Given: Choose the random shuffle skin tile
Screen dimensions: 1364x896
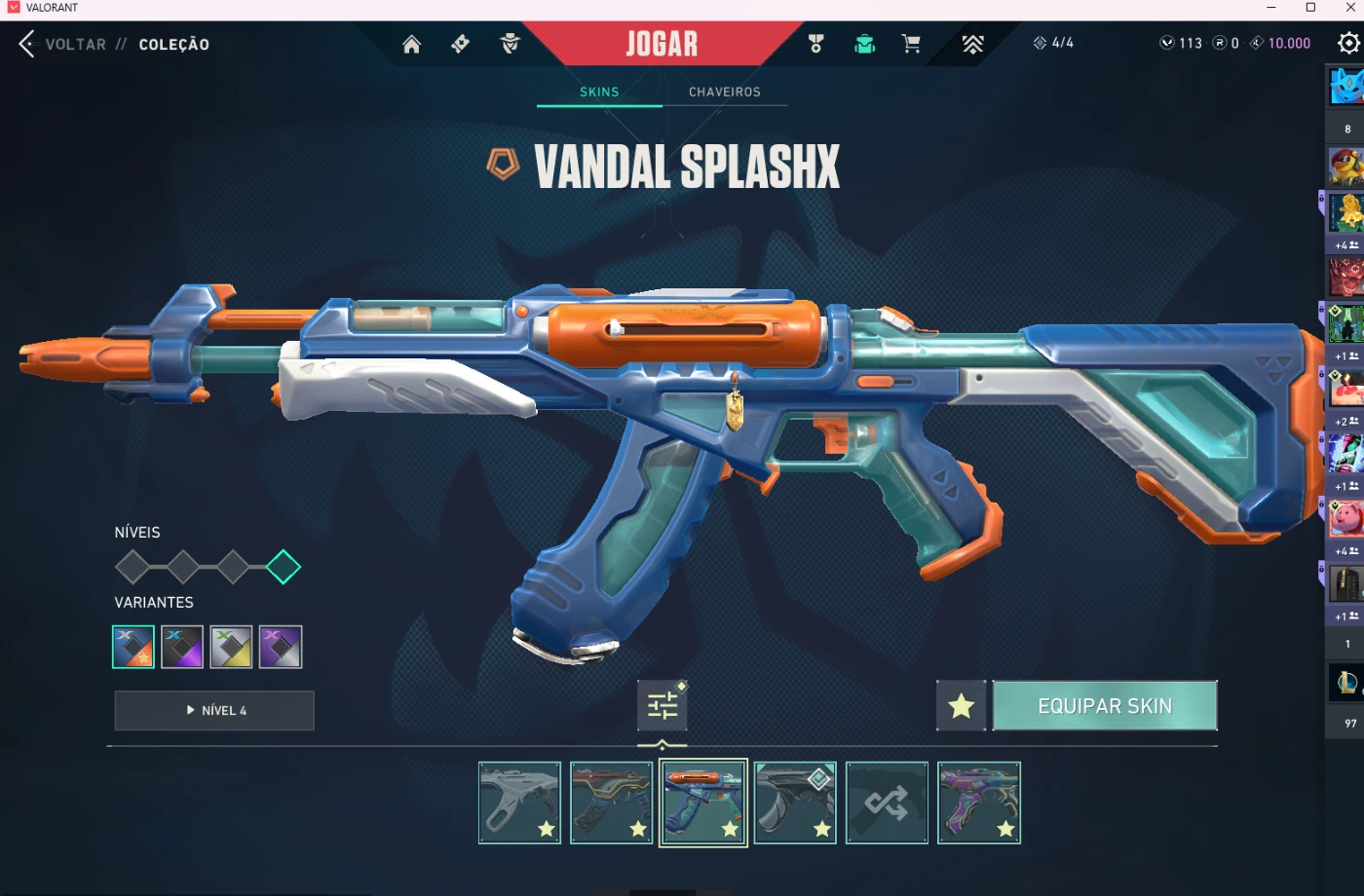Looking at the screenshot, I should 887,803.
